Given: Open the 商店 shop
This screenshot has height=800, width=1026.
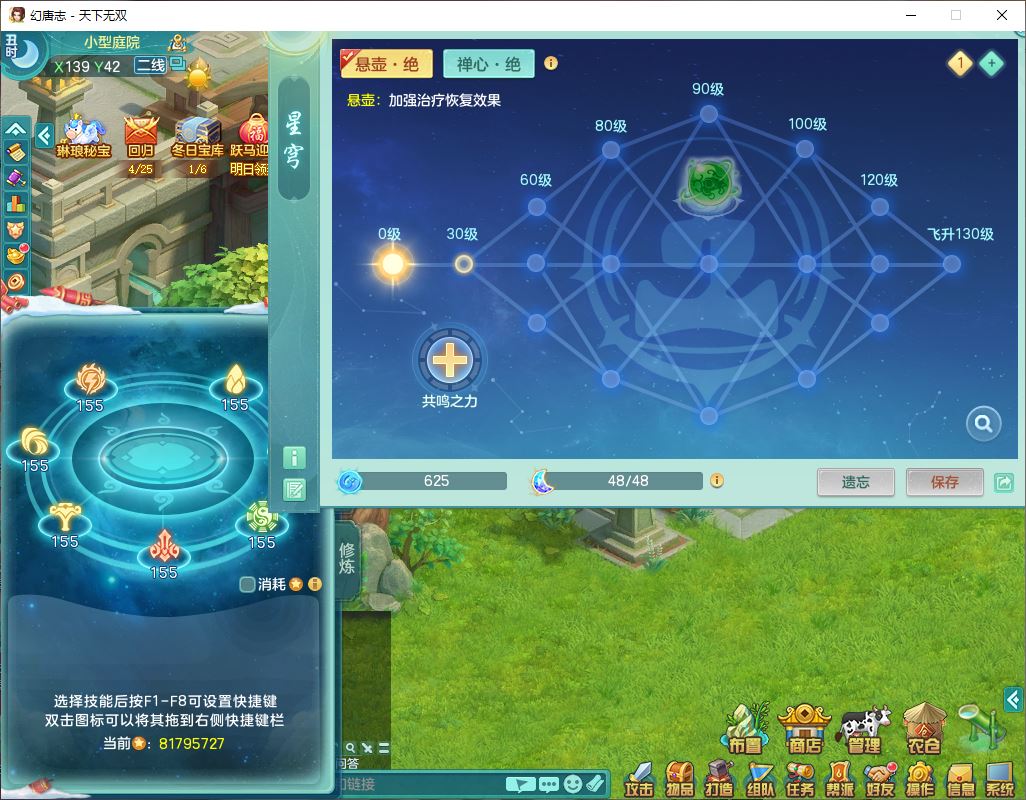Looking at the screenshot, I should coord(804,728).
